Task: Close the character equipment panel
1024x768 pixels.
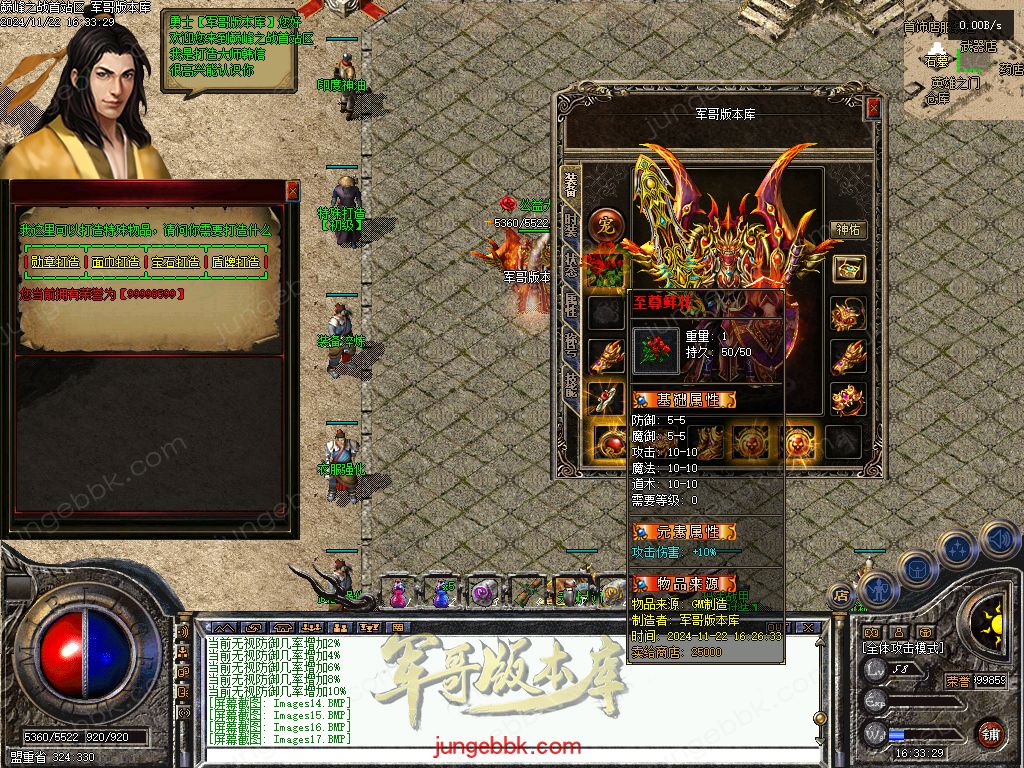Action: 873,108
